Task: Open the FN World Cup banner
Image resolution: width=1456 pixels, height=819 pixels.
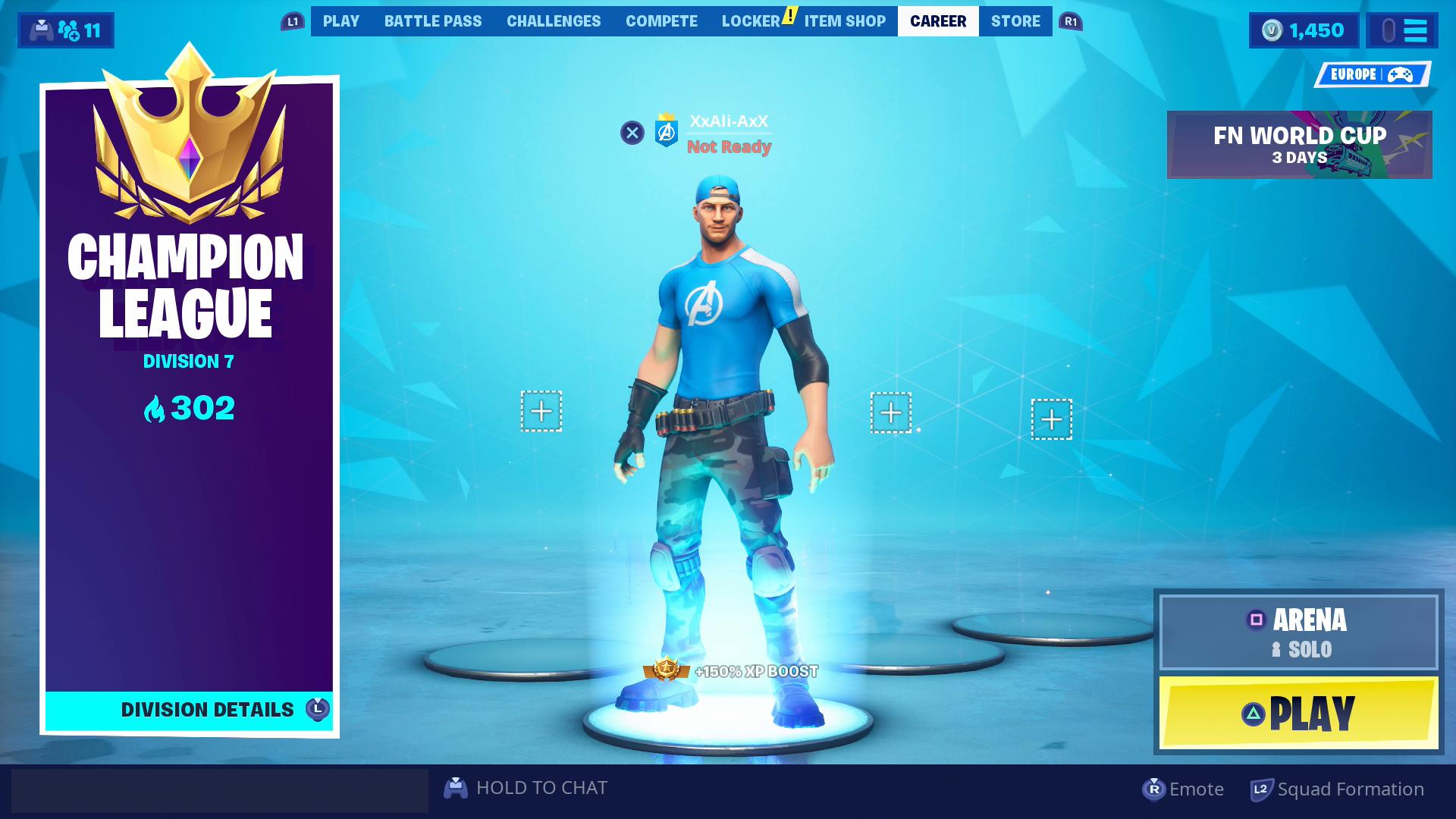Action: pyautogui.click(x=1298, y=144)
